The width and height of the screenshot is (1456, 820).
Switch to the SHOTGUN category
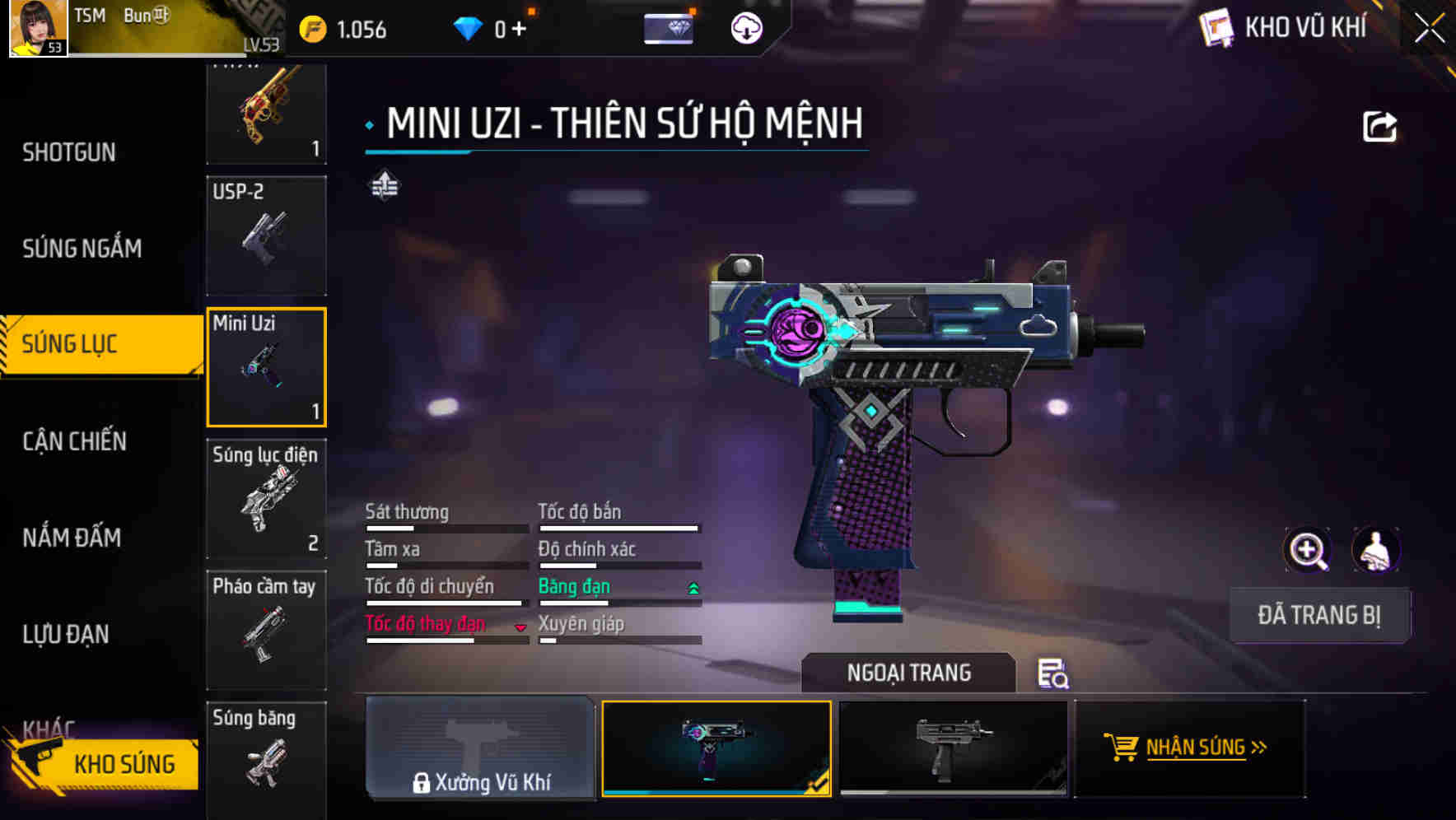[69, 152]
